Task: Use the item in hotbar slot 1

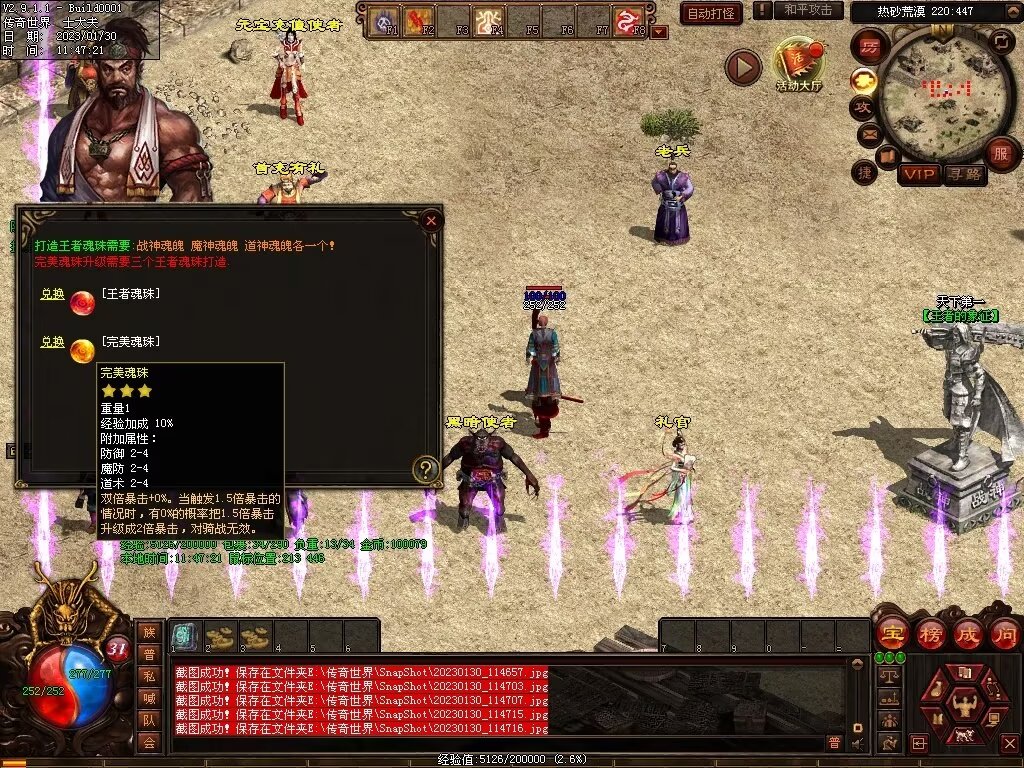Action: (x=184, y=636)
